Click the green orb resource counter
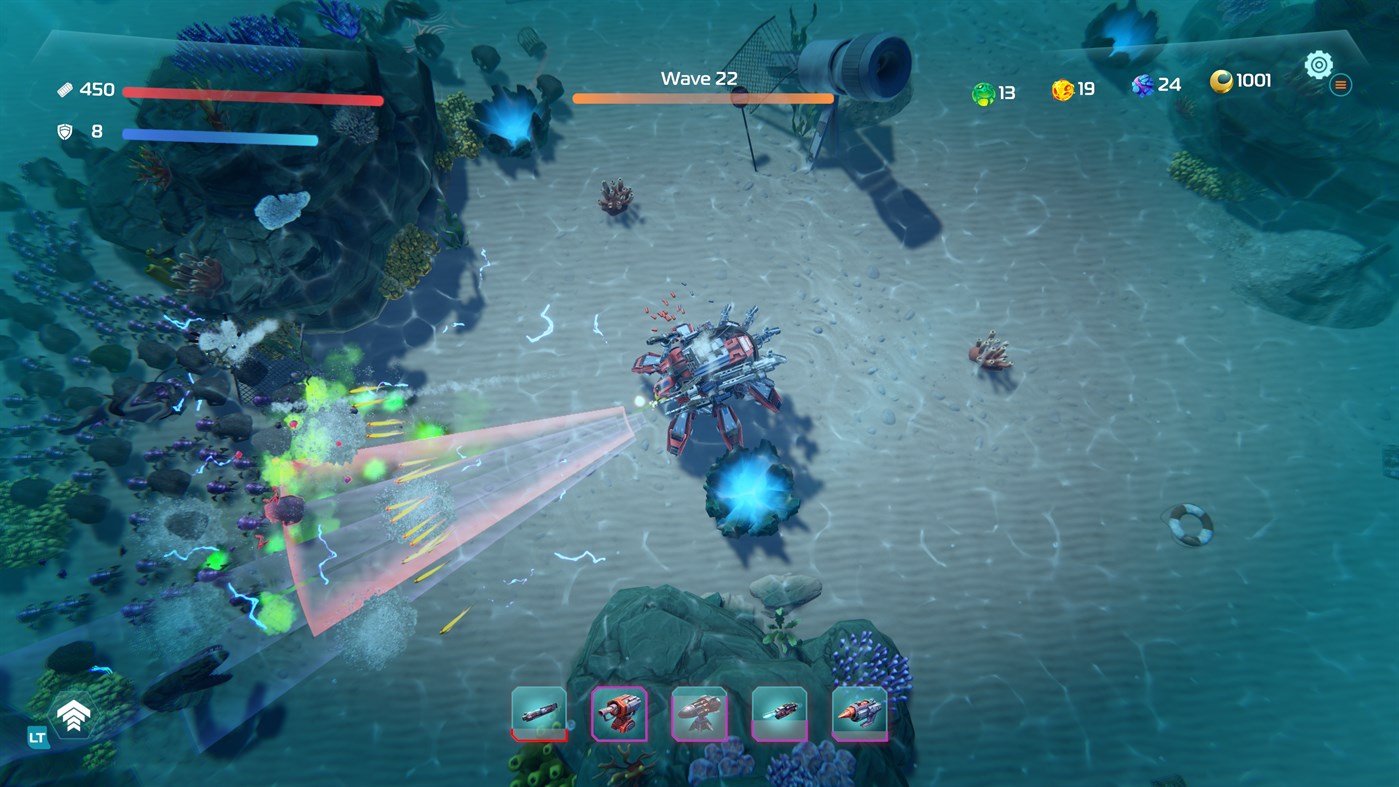Viewport: 1399px width, 787px height. click(x=983, y=90)
